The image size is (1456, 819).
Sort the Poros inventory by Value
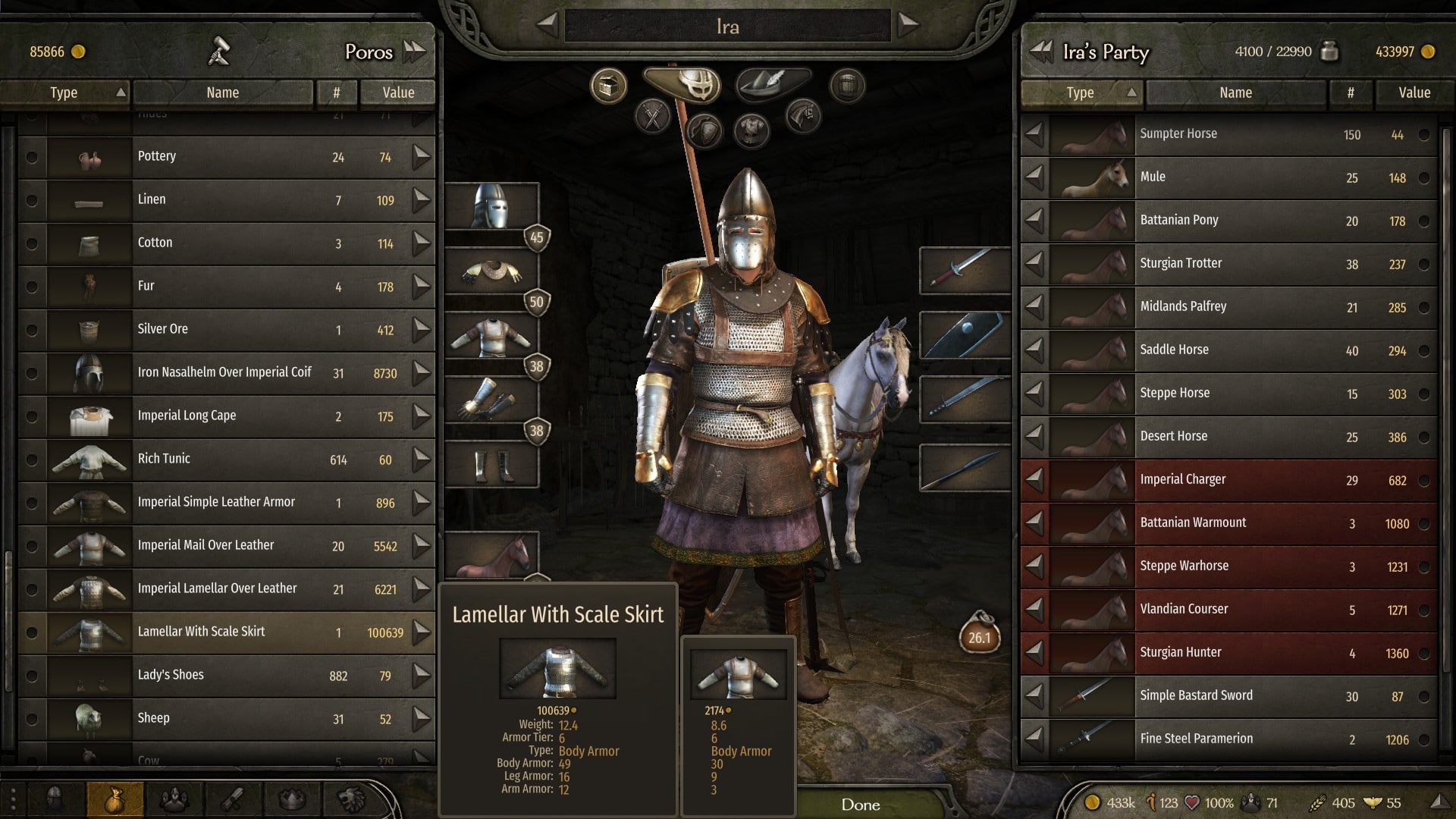tap(398, 93)
